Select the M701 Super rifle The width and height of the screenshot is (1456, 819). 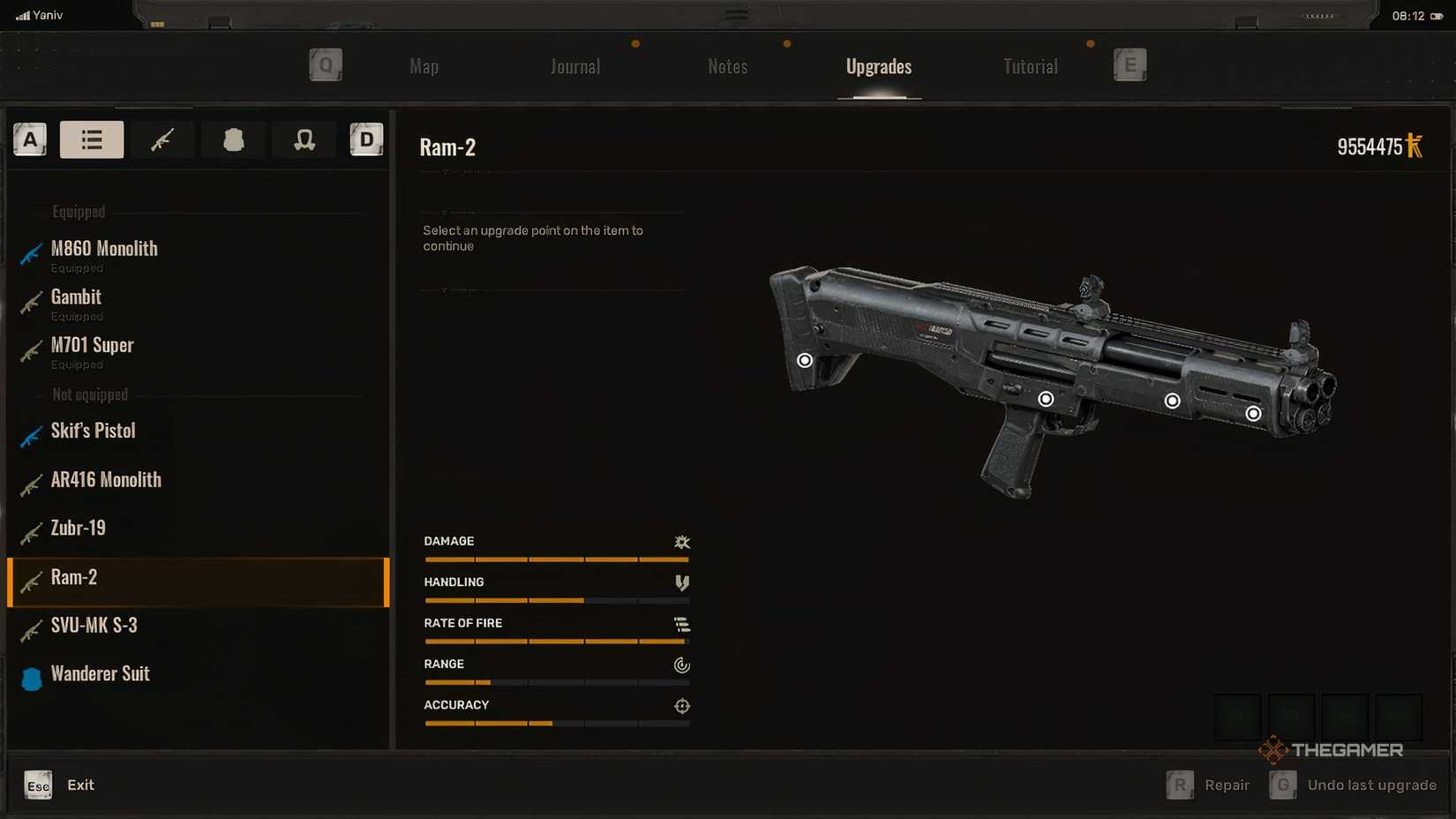point(92,346)
